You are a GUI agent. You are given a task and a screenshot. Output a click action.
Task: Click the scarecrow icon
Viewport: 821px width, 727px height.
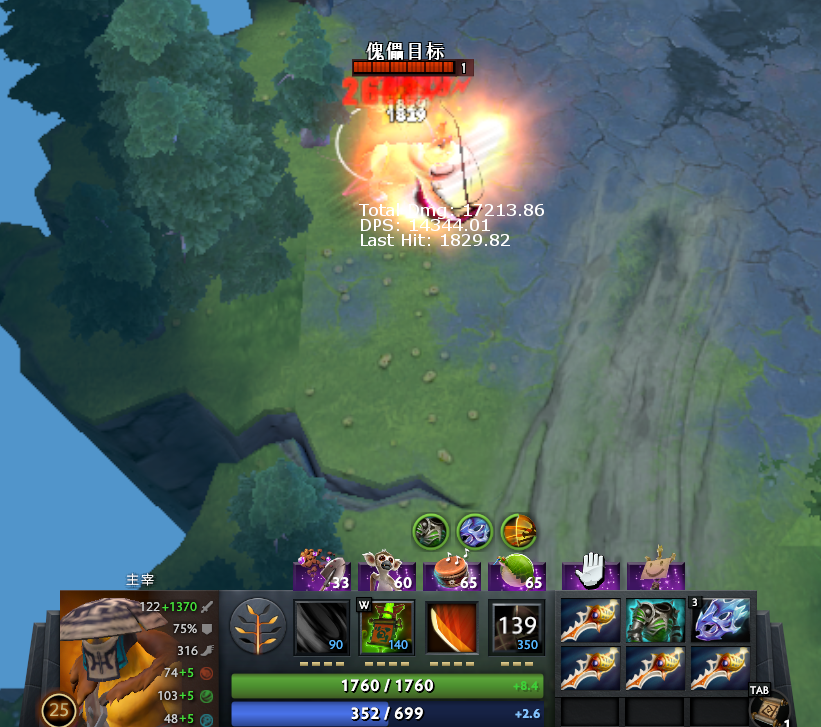point(656,570)
